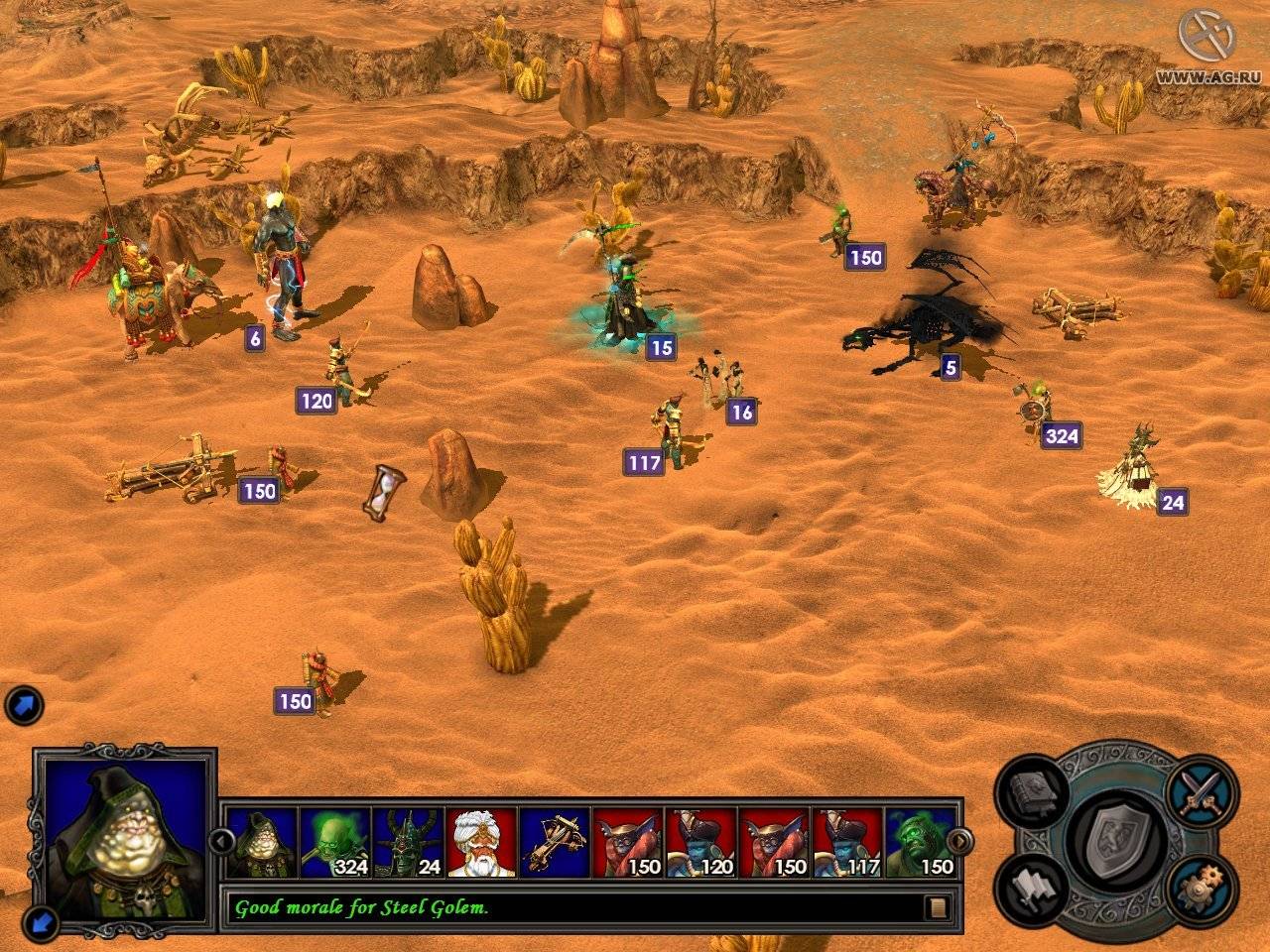1270x952 pixels.
Task: Click the white-turbaned hero portrait in turn bar
Action: coord(481,842)
